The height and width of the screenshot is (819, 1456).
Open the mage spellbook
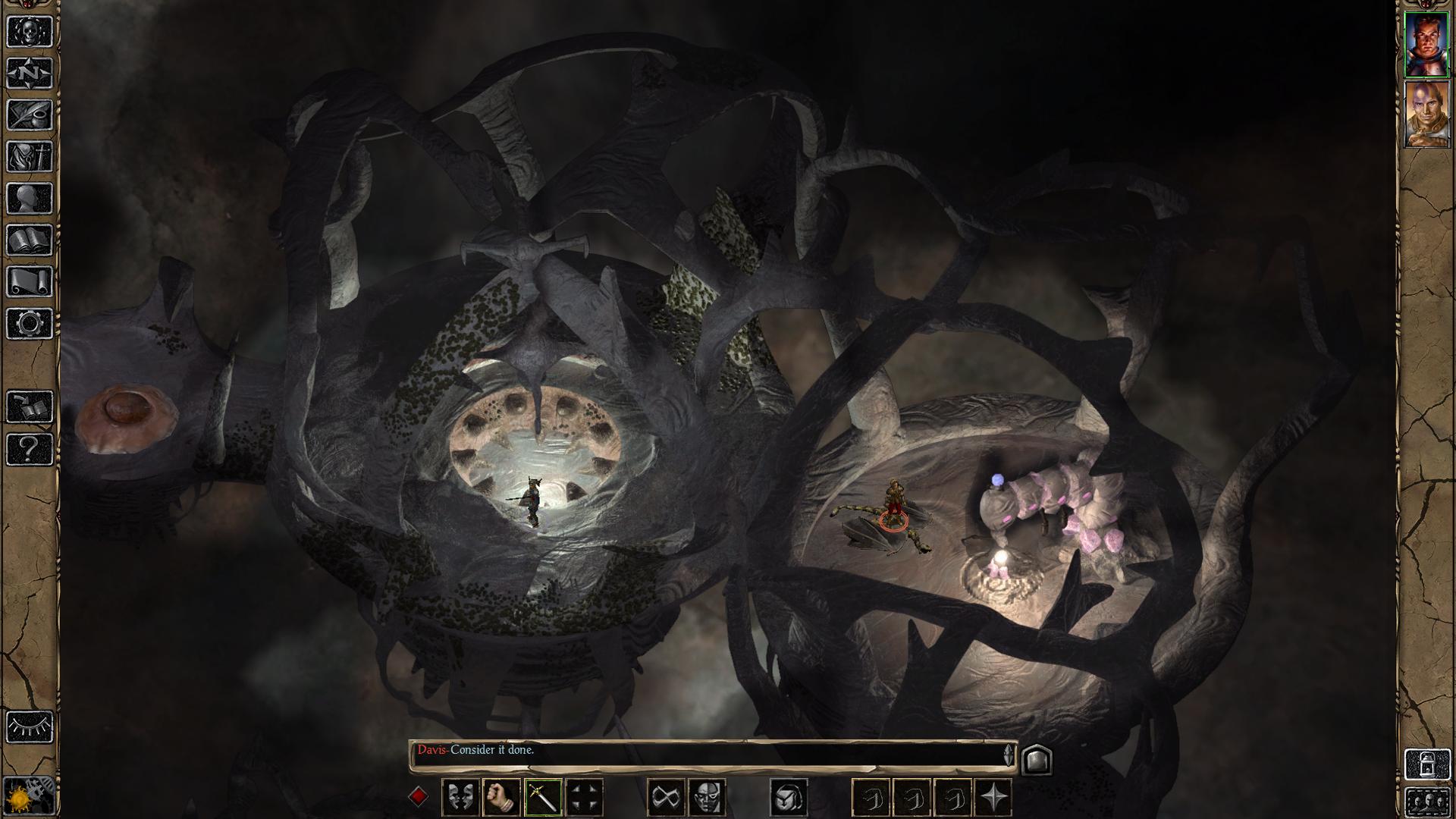point(30,240)
